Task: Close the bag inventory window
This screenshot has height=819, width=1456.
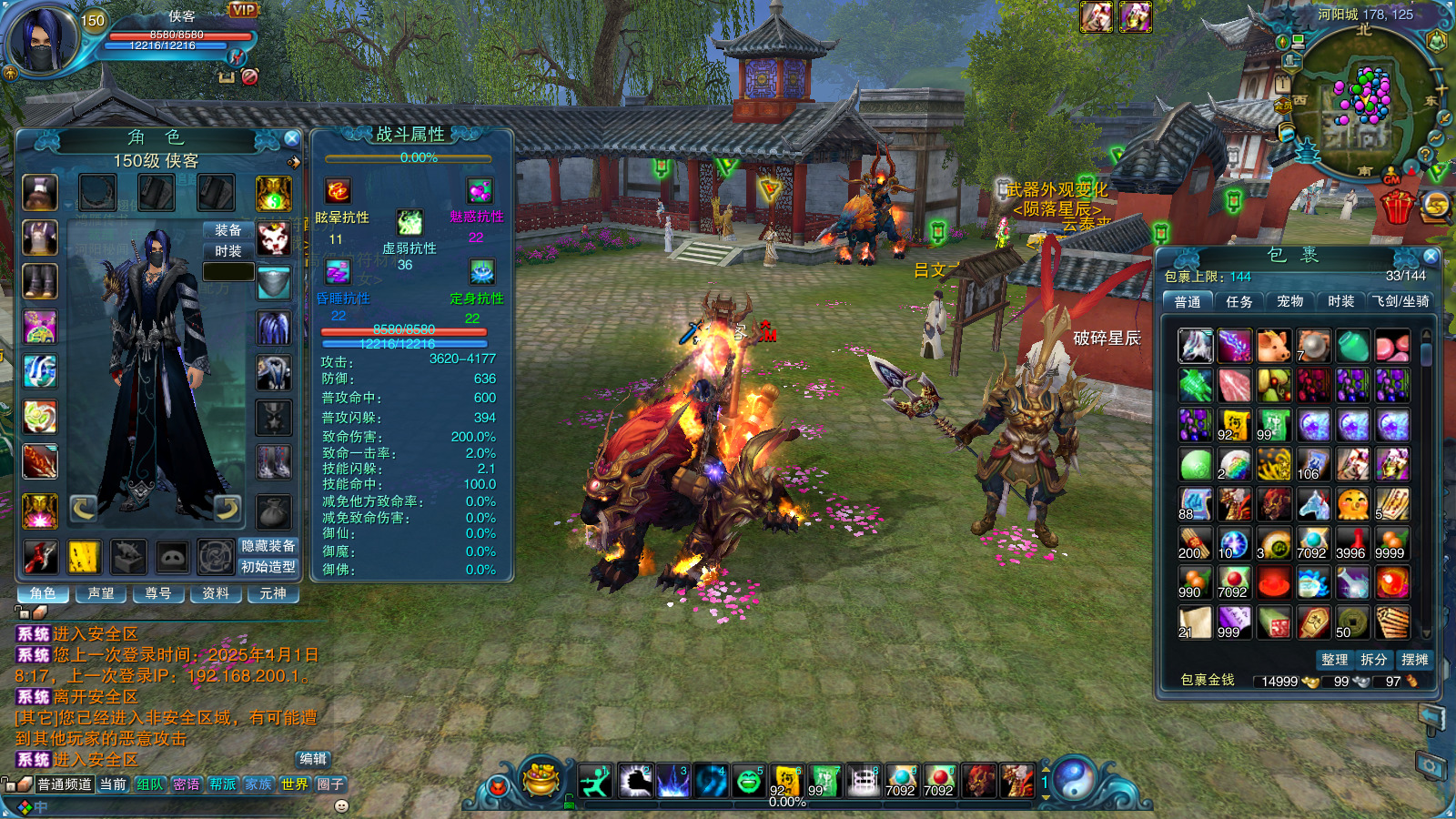Action: pos(1431,257)
